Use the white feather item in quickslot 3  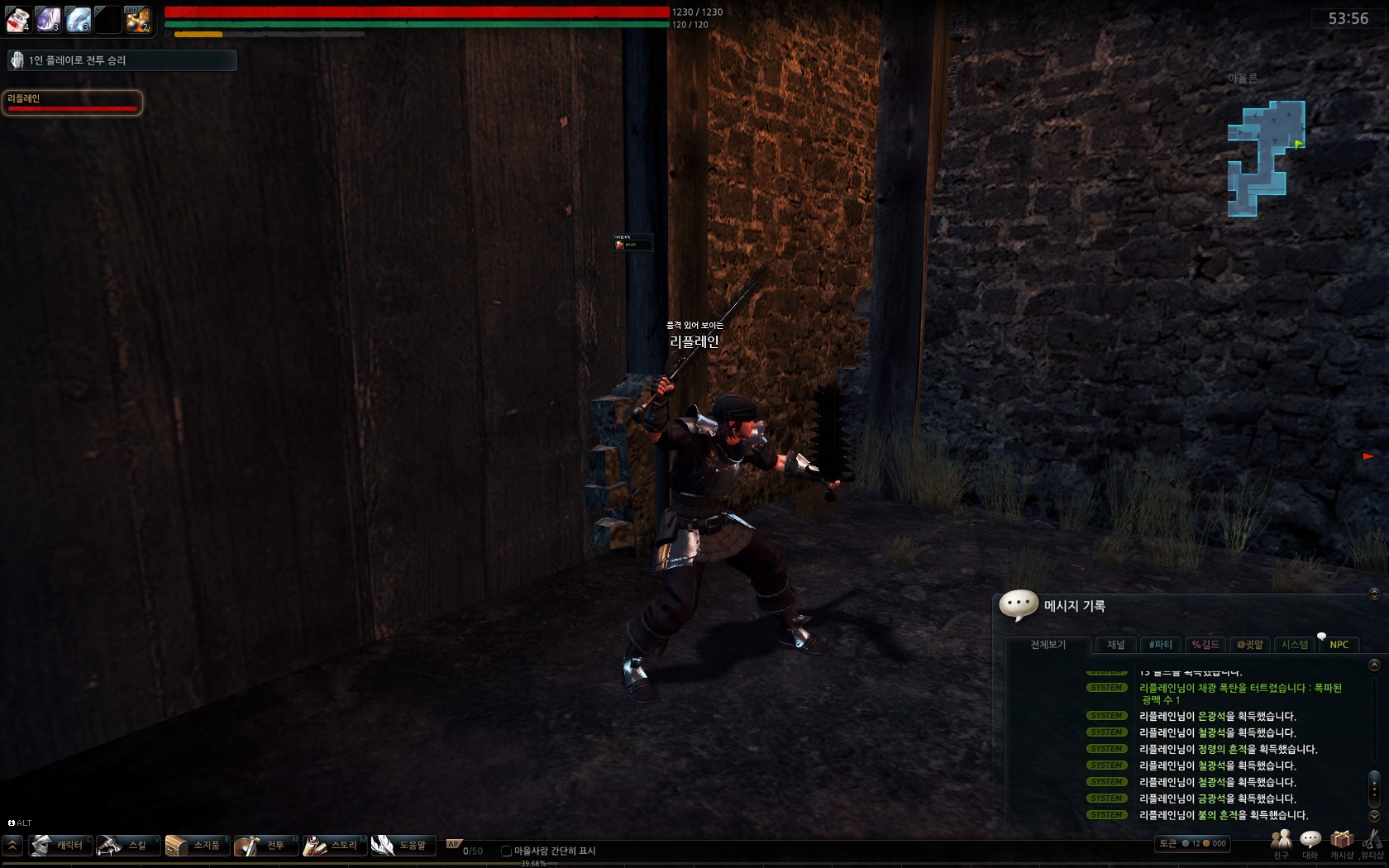pos(78,18)
